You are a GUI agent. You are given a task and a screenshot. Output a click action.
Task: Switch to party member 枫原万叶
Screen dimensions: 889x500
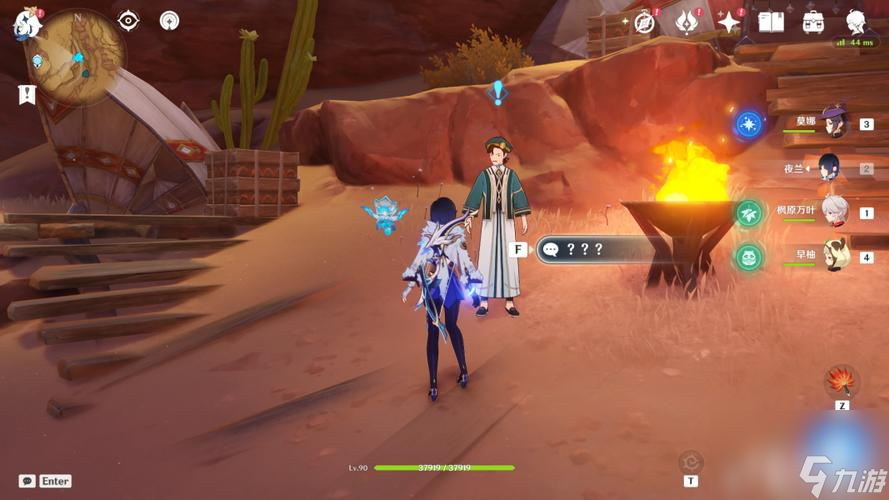(x=835, y=212)
